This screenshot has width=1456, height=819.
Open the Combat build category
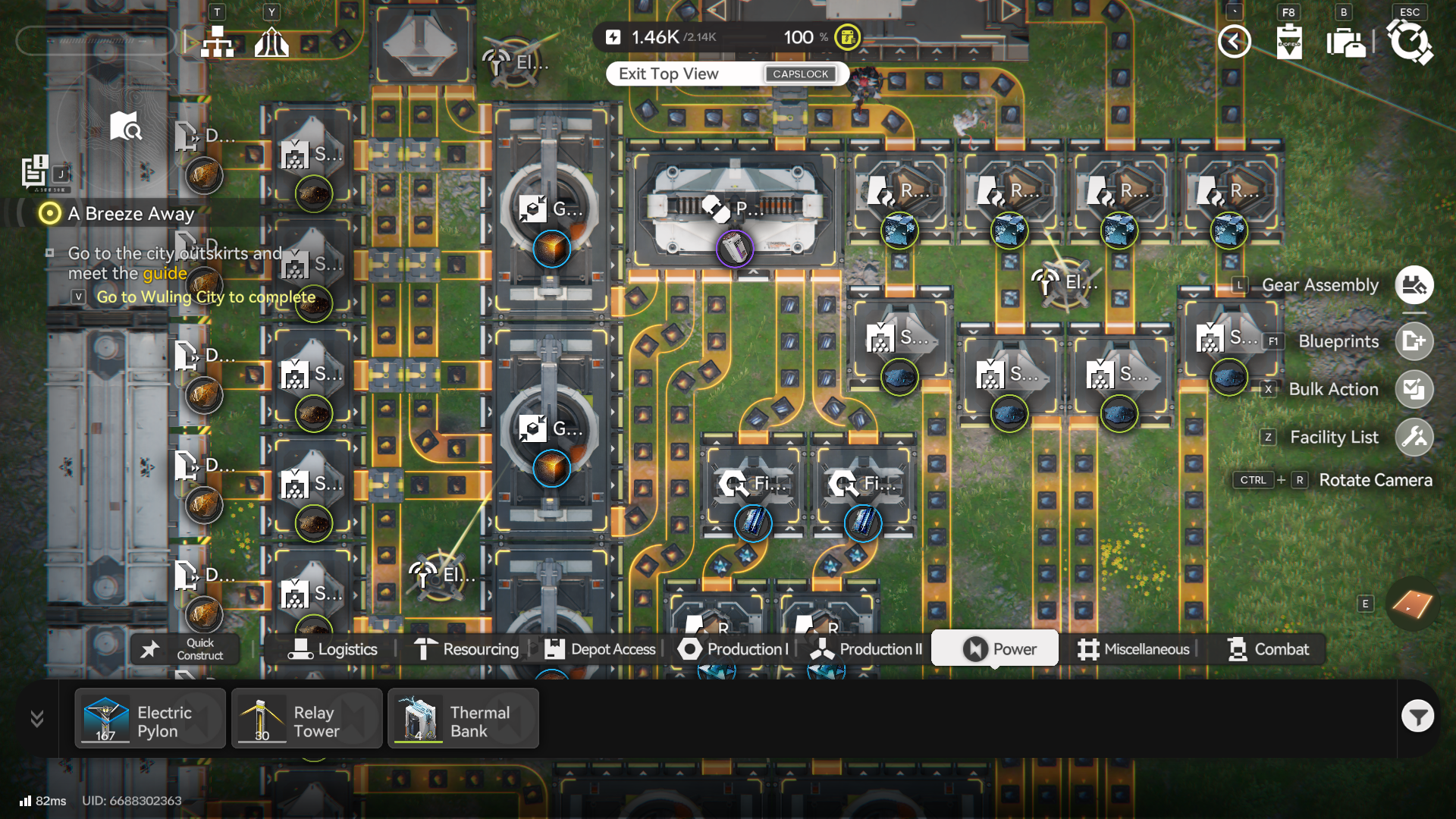click(x=1268, y=649)
